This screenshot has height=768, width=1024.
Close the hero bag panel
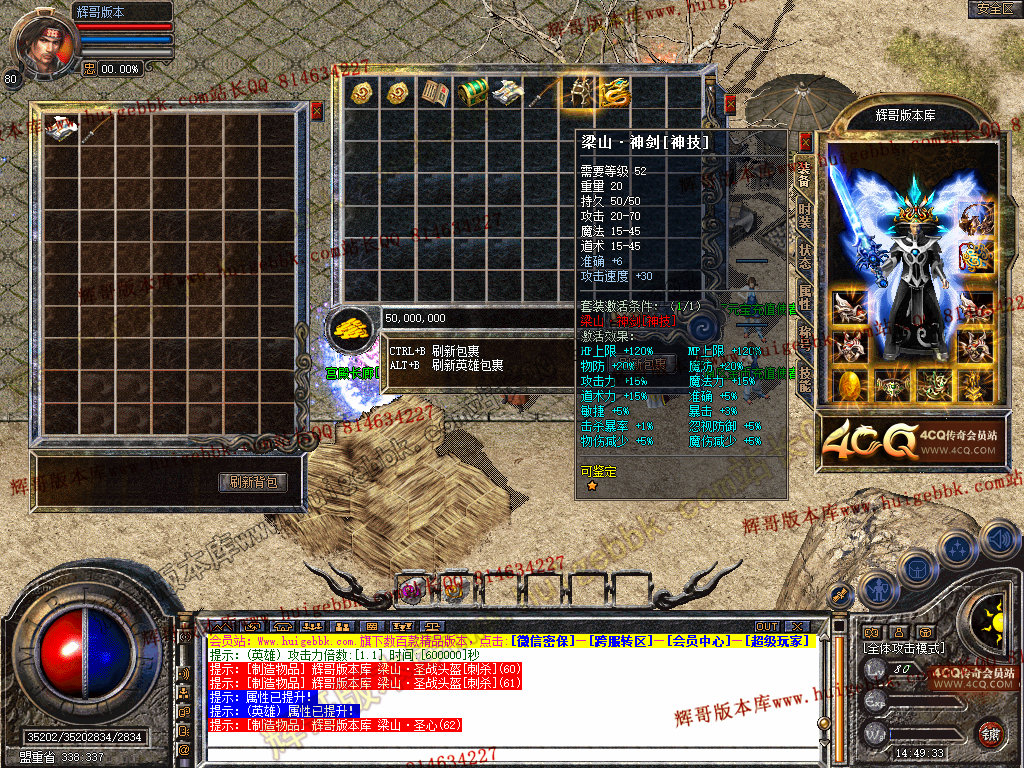316,111
